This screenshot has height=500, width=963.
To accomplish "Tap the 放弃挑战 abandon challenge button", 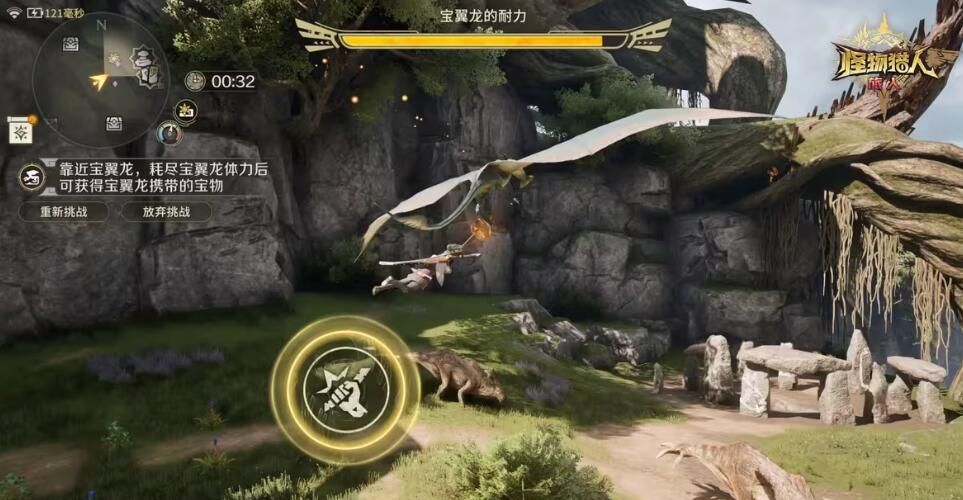I will (166, 212).
